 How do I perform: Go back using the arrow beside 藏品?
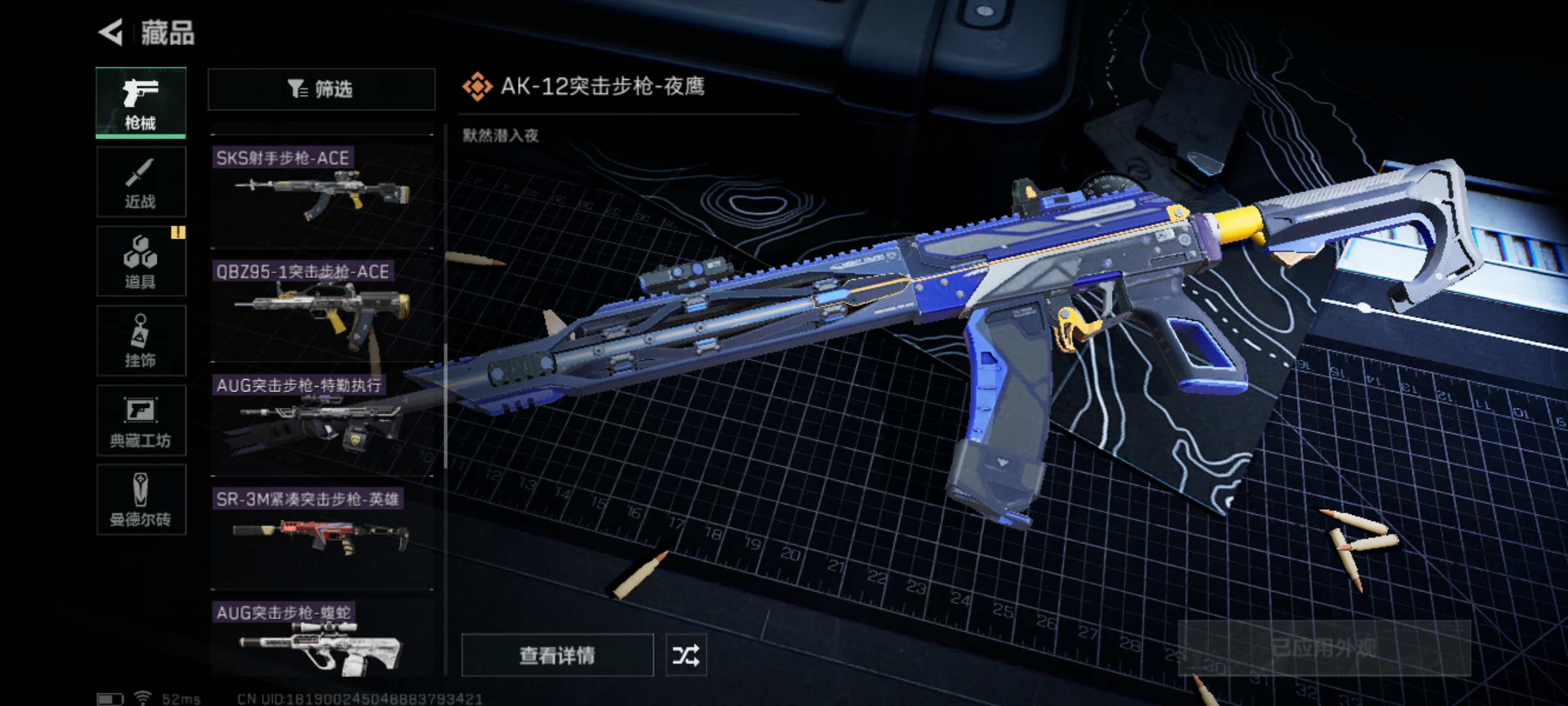(x=111, y=32)
